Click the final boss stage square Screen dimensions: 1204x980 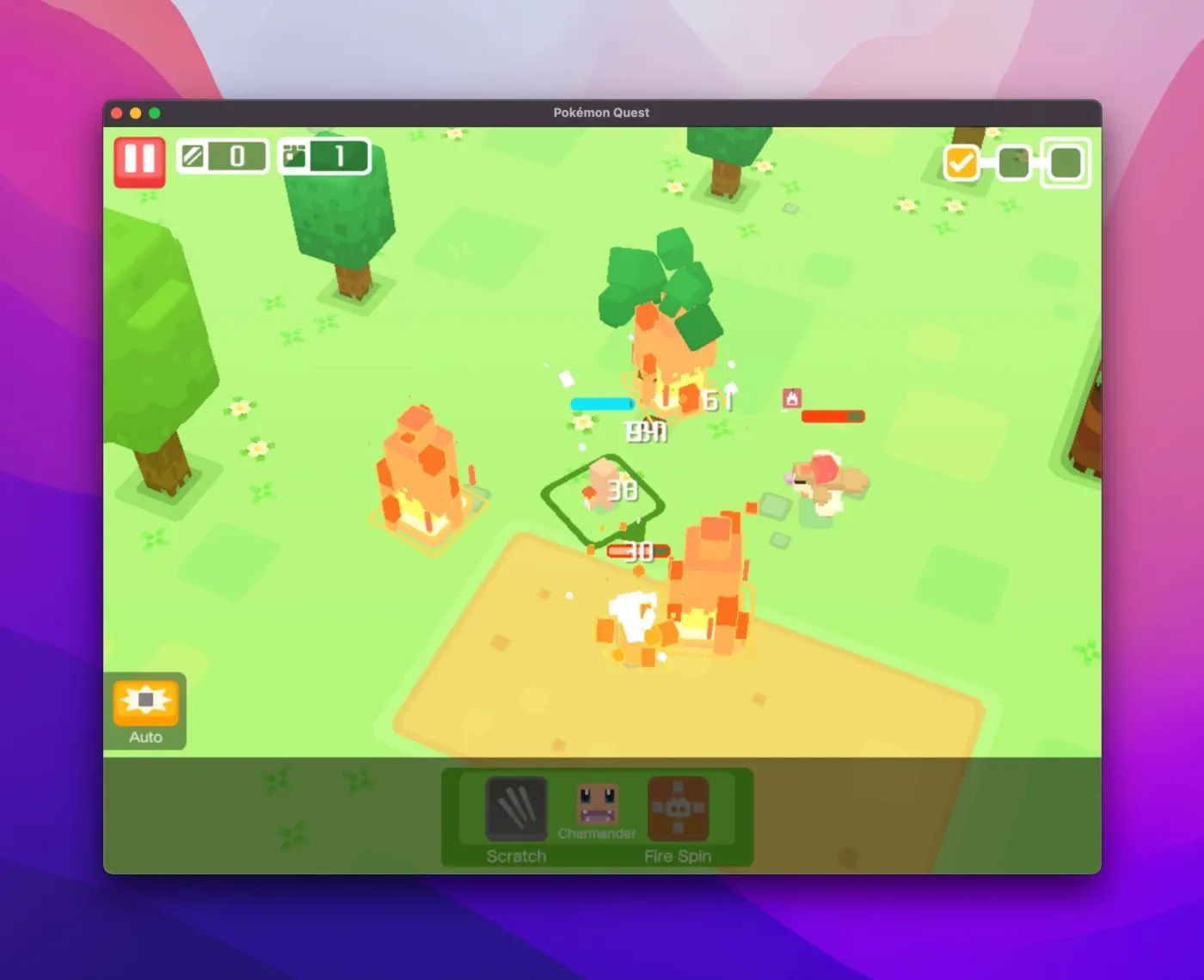1066,162
